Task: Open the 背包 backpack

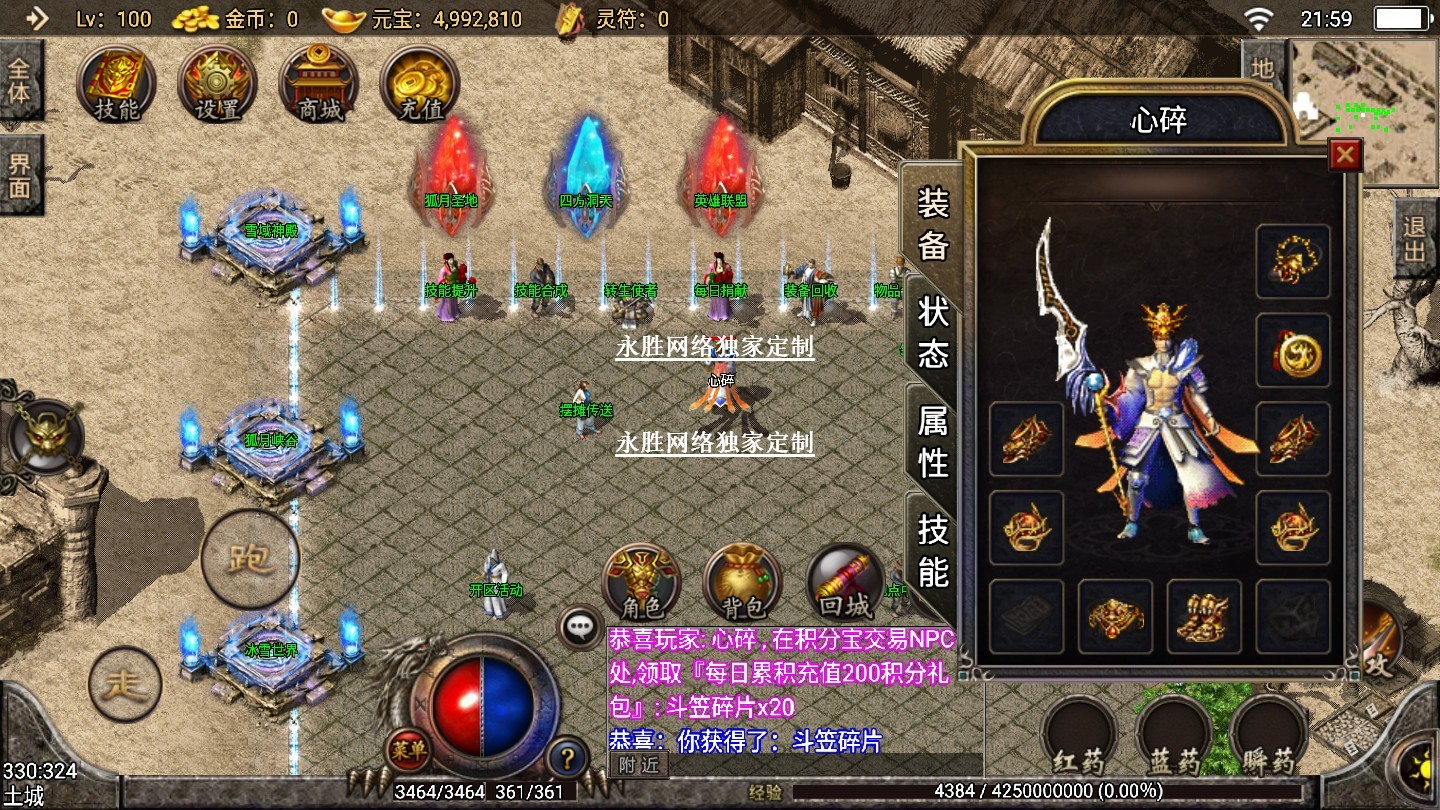Action: (x=742, y=583)
